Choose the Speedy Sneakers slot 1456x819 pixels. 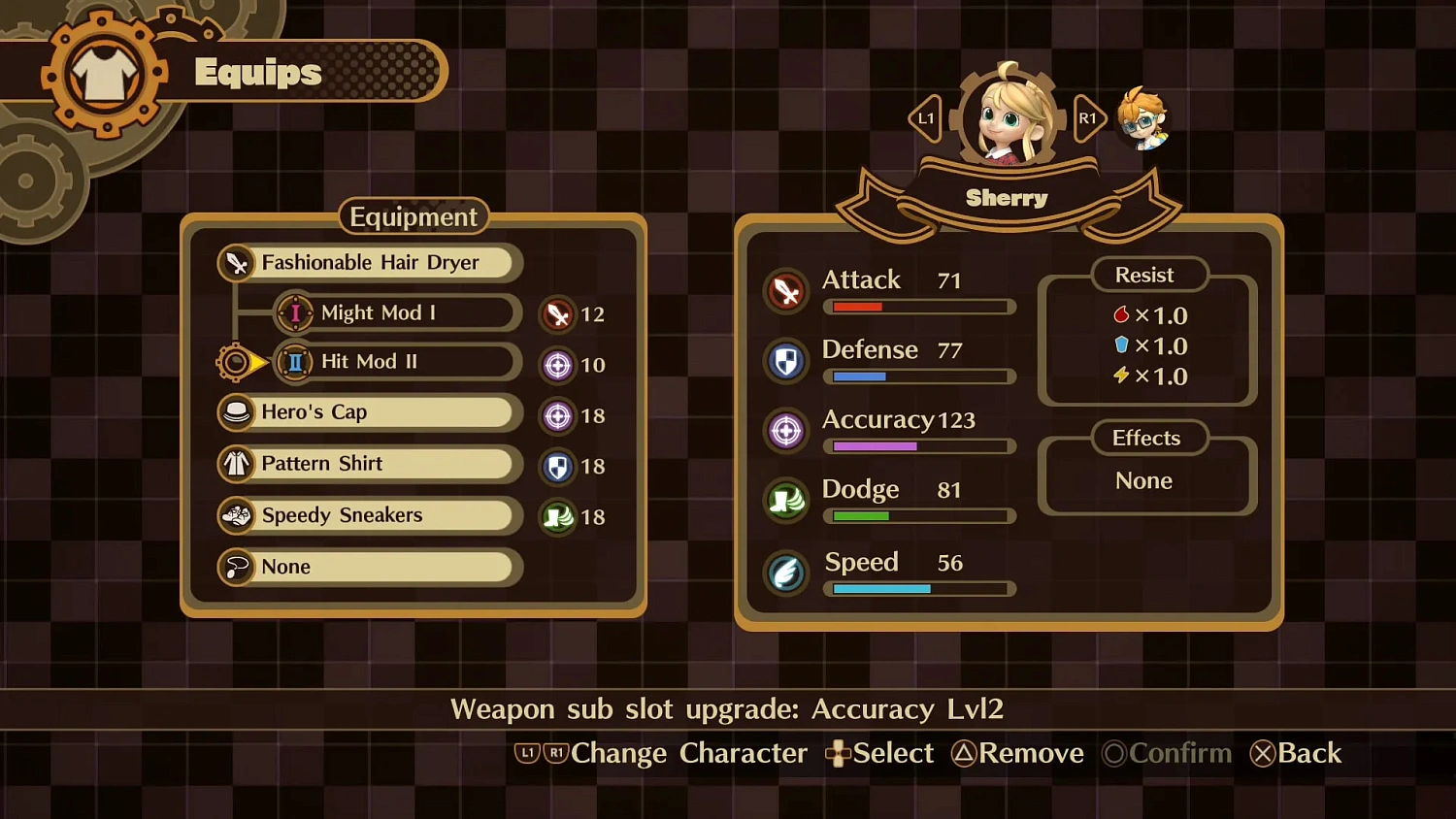click(x=367, y=515)
